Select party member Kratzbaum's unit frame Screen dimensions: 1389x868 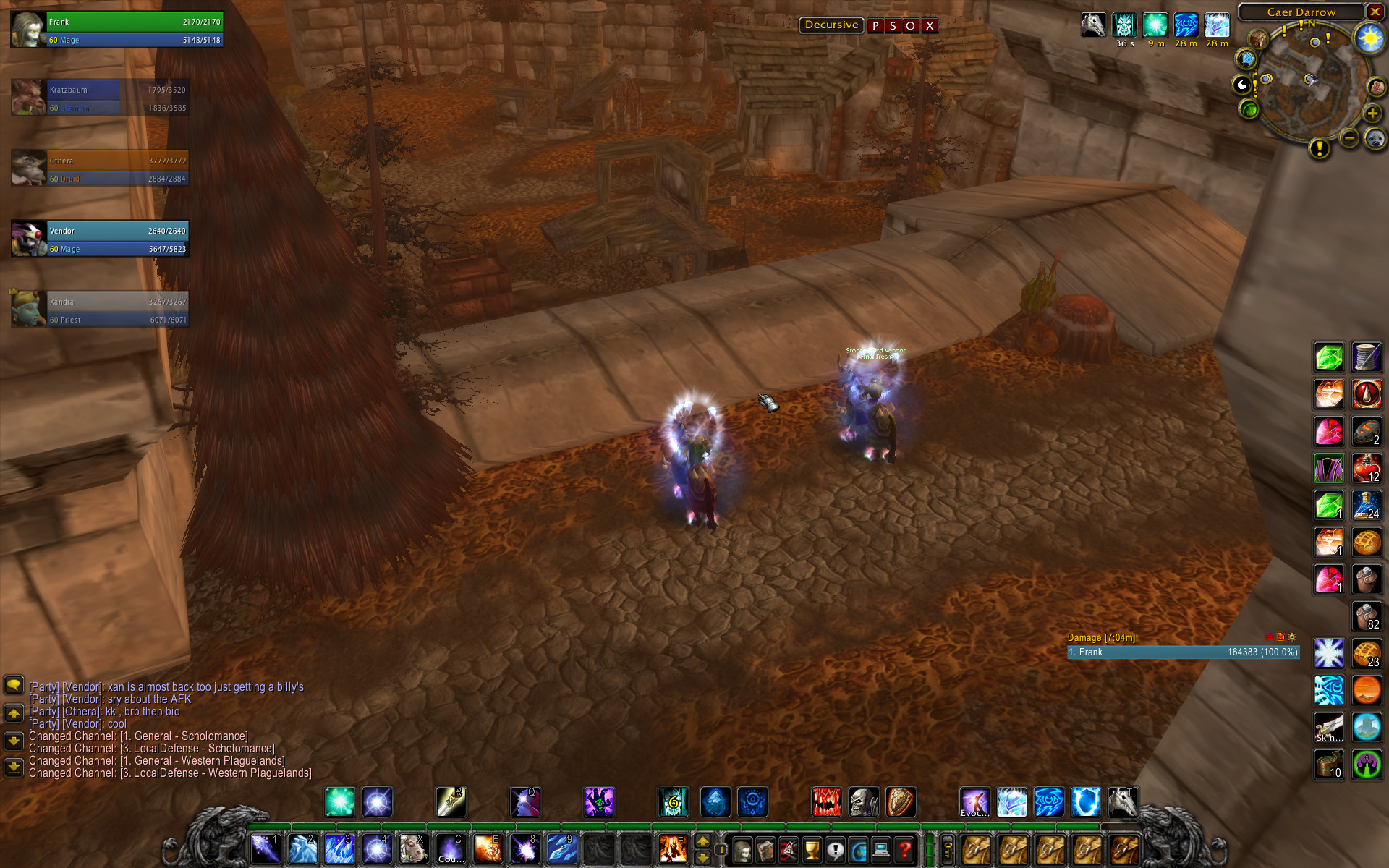point(101,98)
